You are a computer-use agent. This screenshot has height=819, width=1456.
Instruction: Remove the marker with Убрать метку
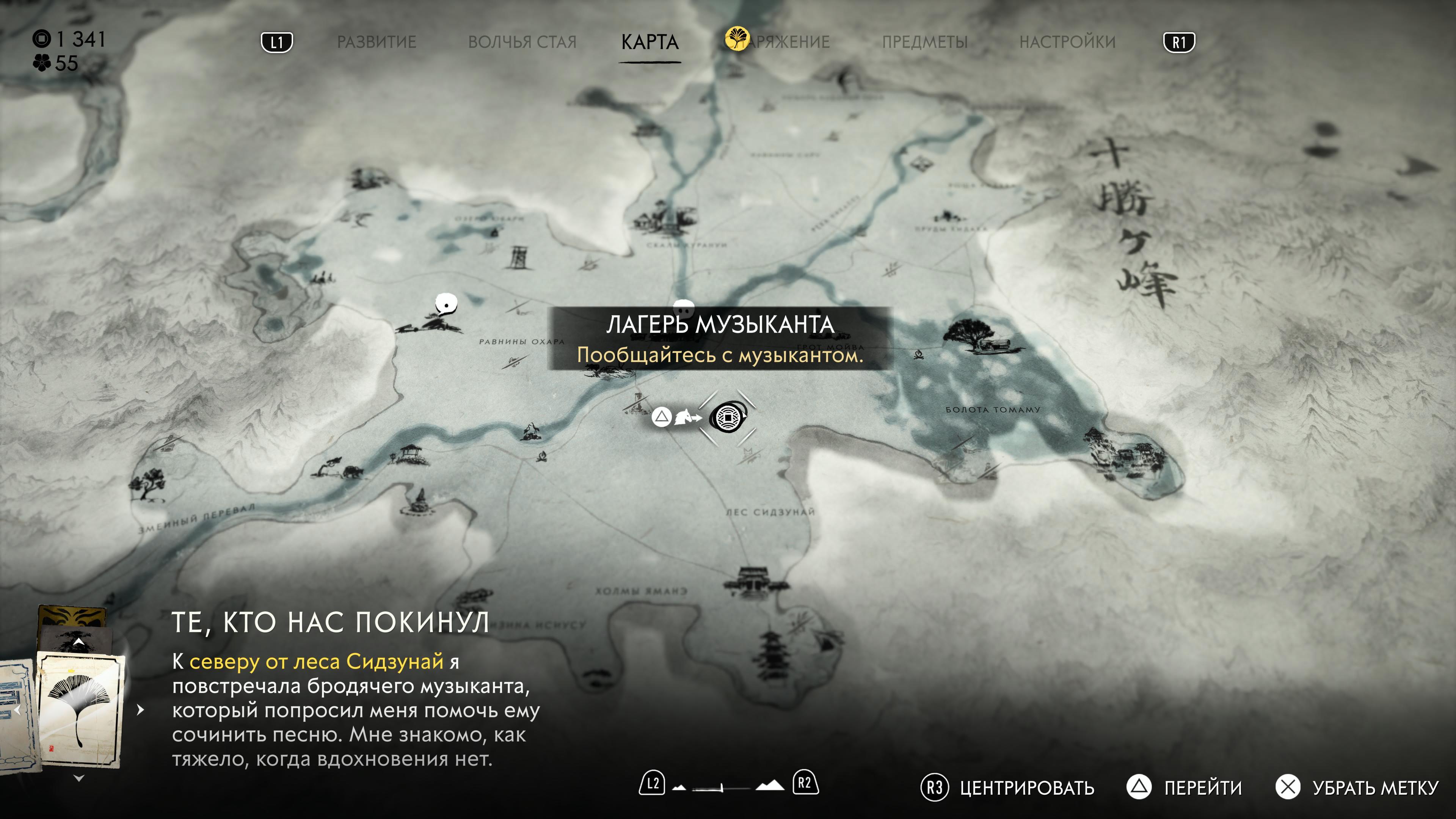click(1374, 788)
